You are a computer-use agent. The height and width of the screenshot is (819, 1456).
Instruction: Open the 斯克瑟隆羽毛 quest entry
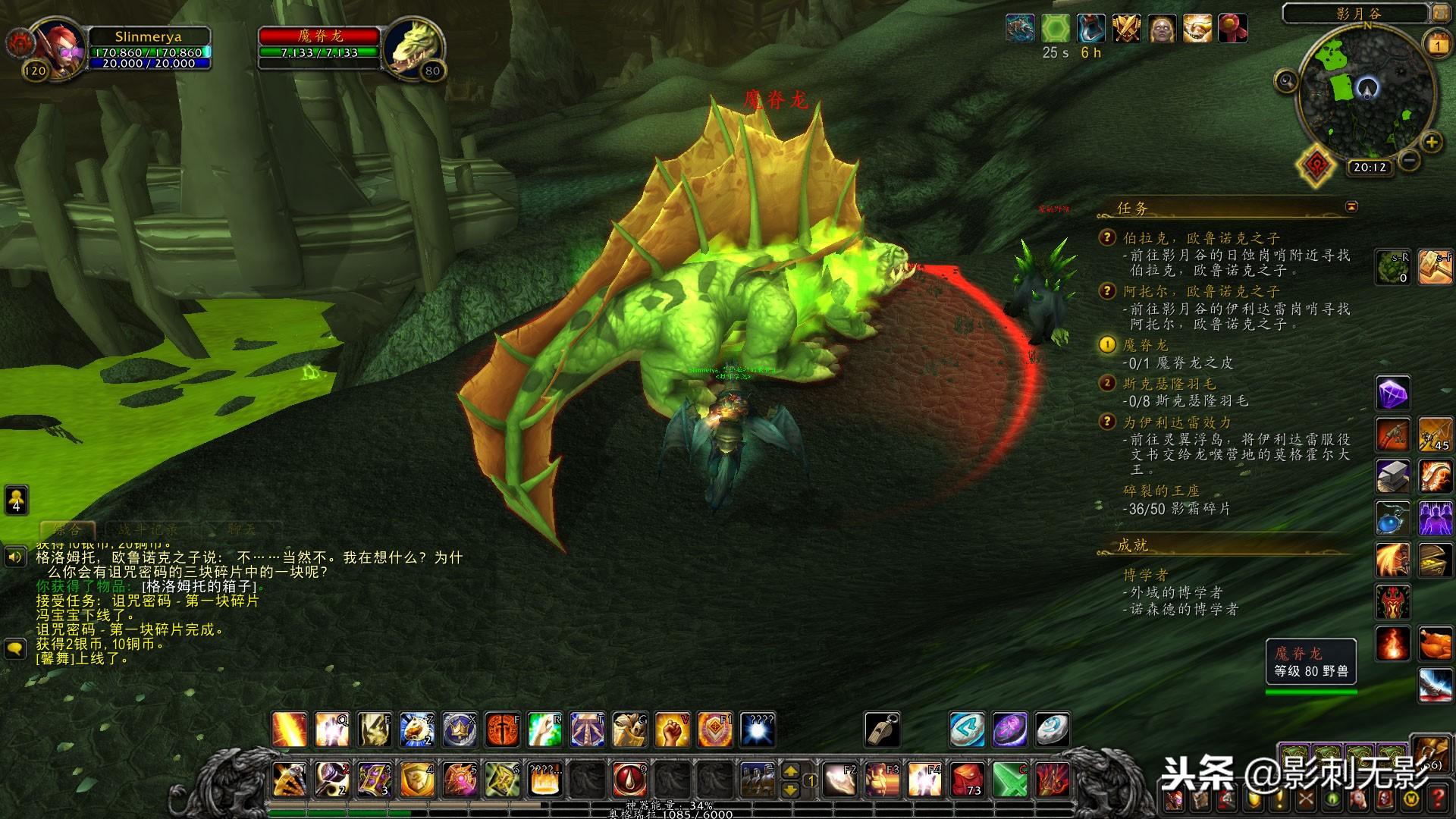coord(1169,384)
